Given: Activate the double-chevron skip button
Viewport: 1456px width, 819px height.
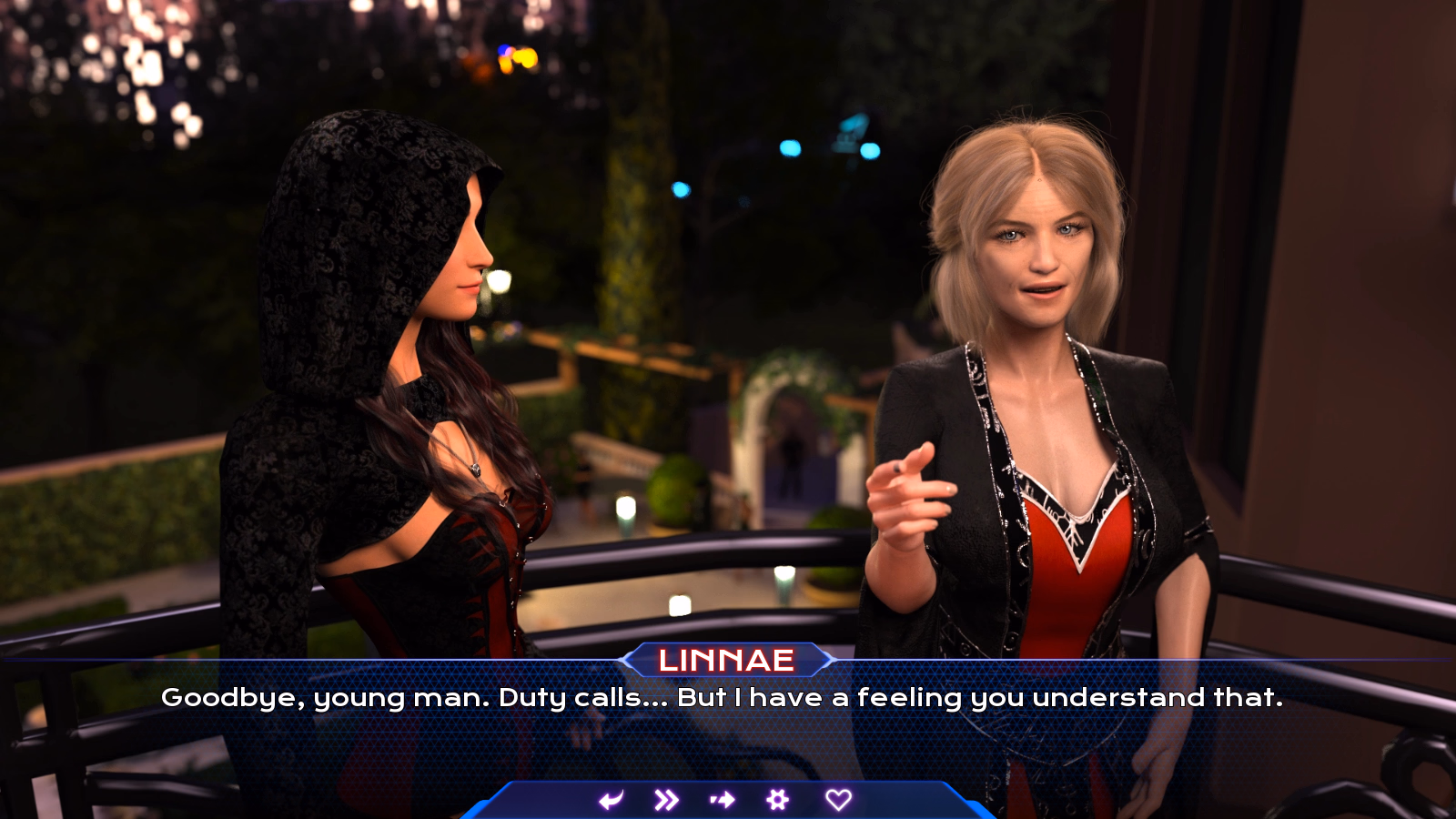Looking at the screenshot, I should pyautogui.click(x=666, y=800).
